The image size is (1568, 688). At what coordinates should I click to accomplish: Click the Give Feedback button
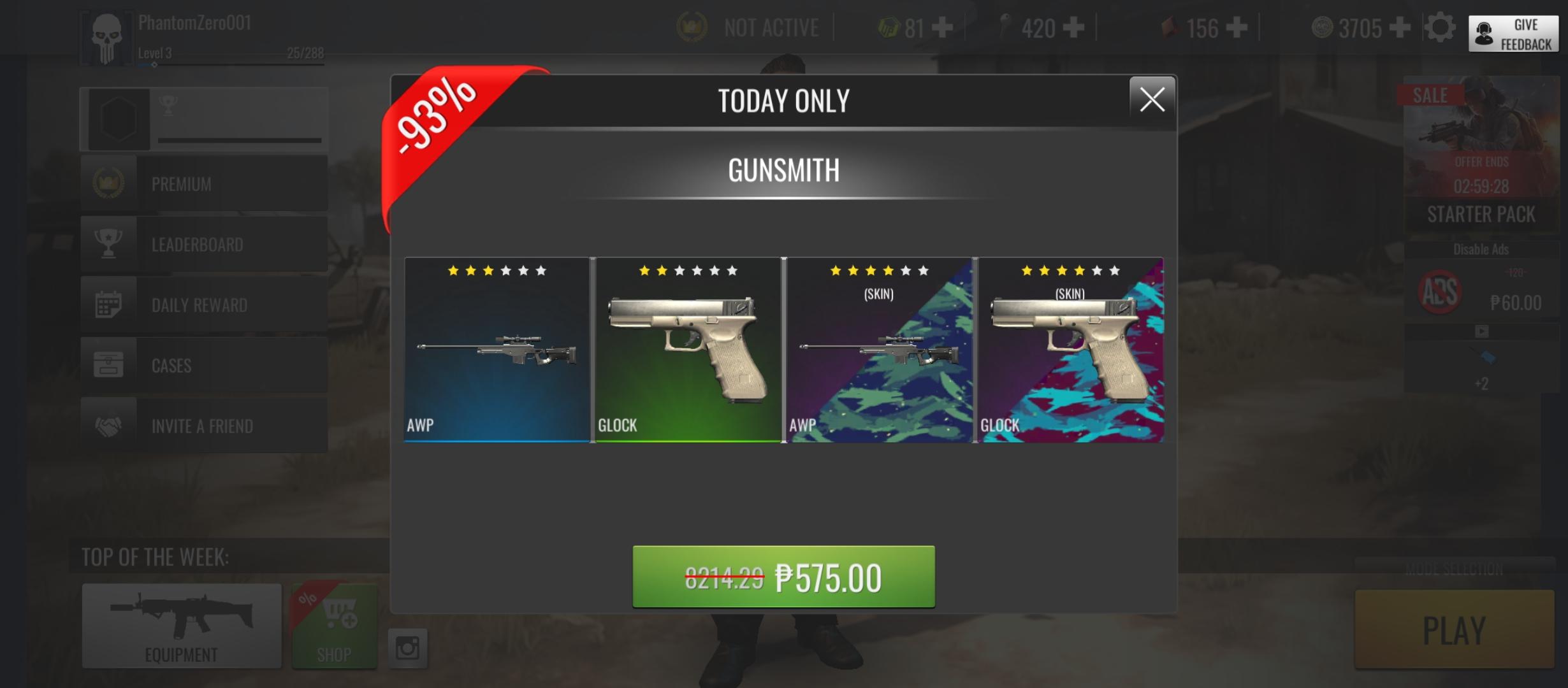click(1513, 34)
